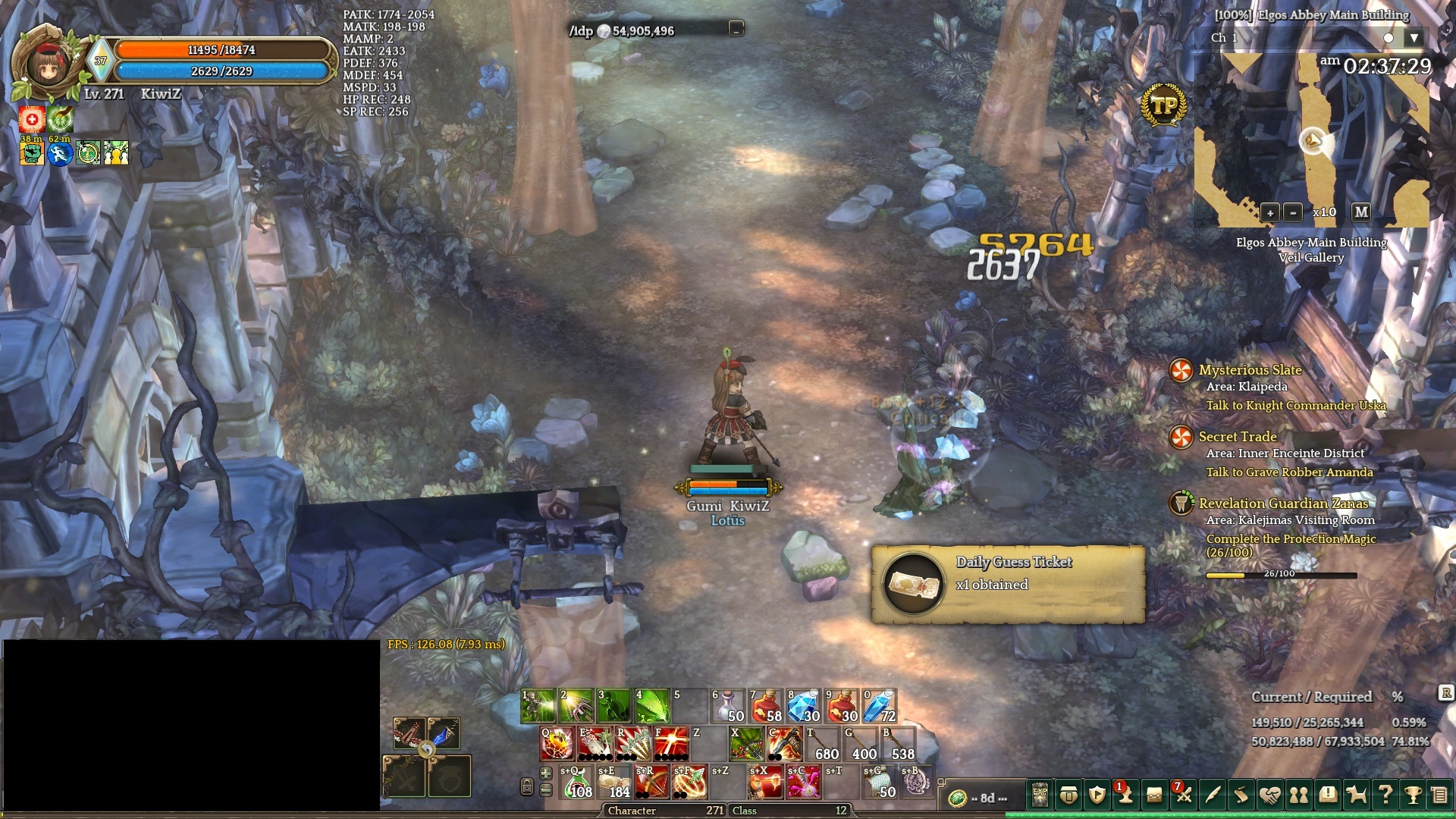Select the Secret Trade quest entry
1456x819 pixels.
[x=1238, y=437]
